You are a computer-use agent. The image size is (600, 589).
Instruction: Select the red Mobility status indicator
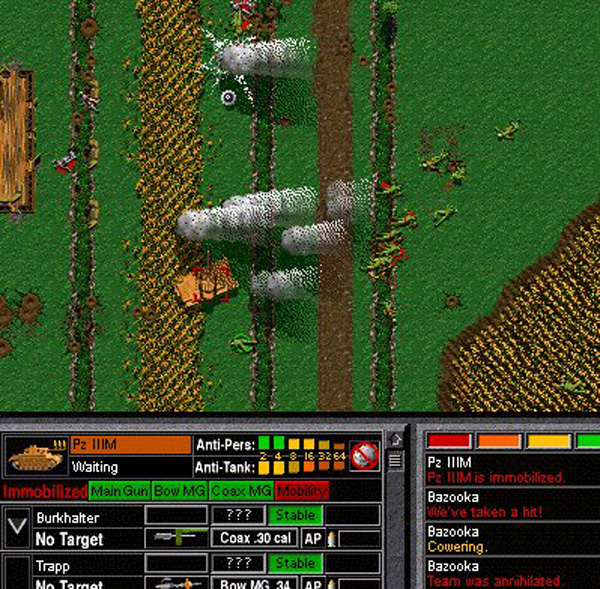click(301, 491)
